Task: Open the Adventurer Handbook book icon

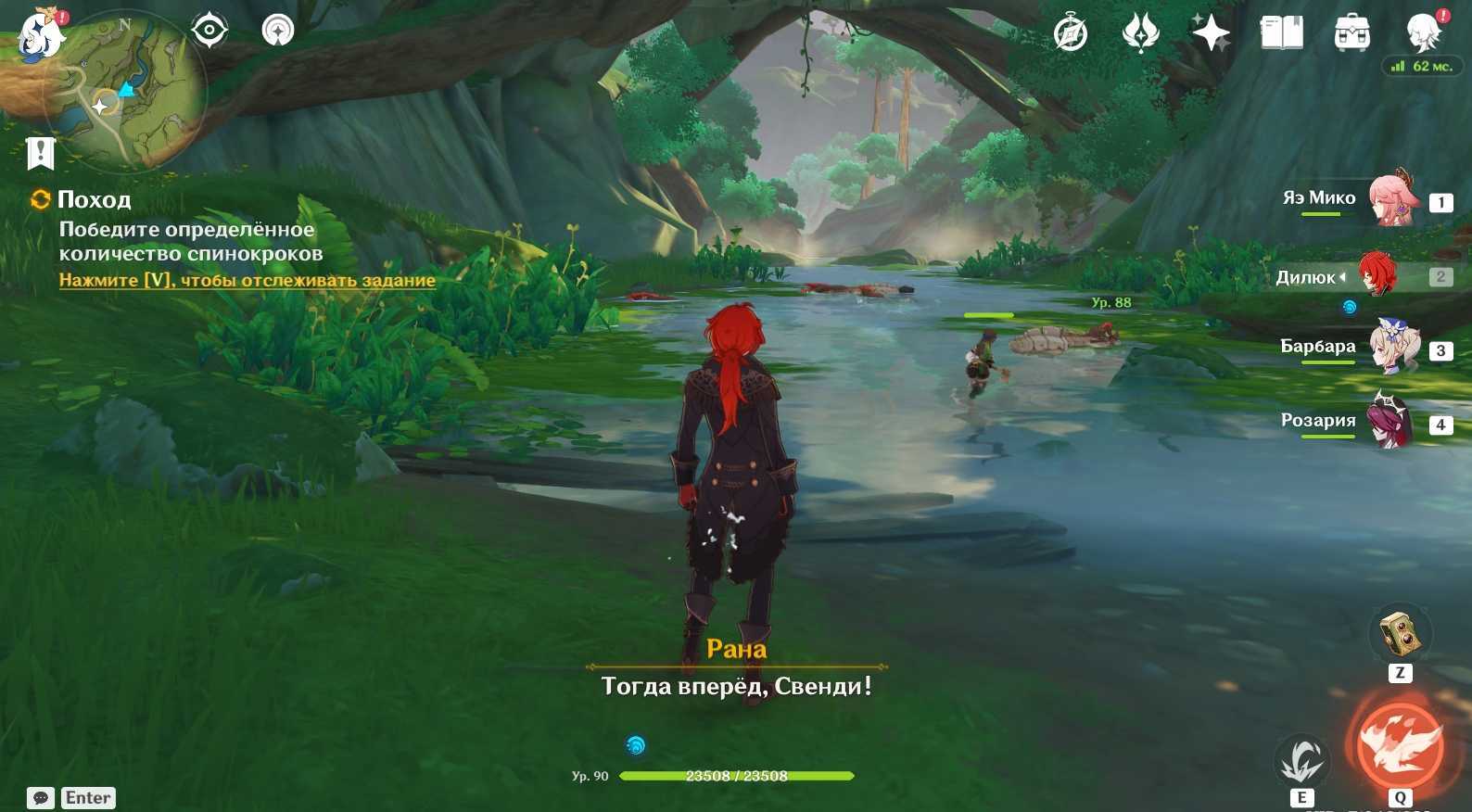Action: coord(1282,33)
